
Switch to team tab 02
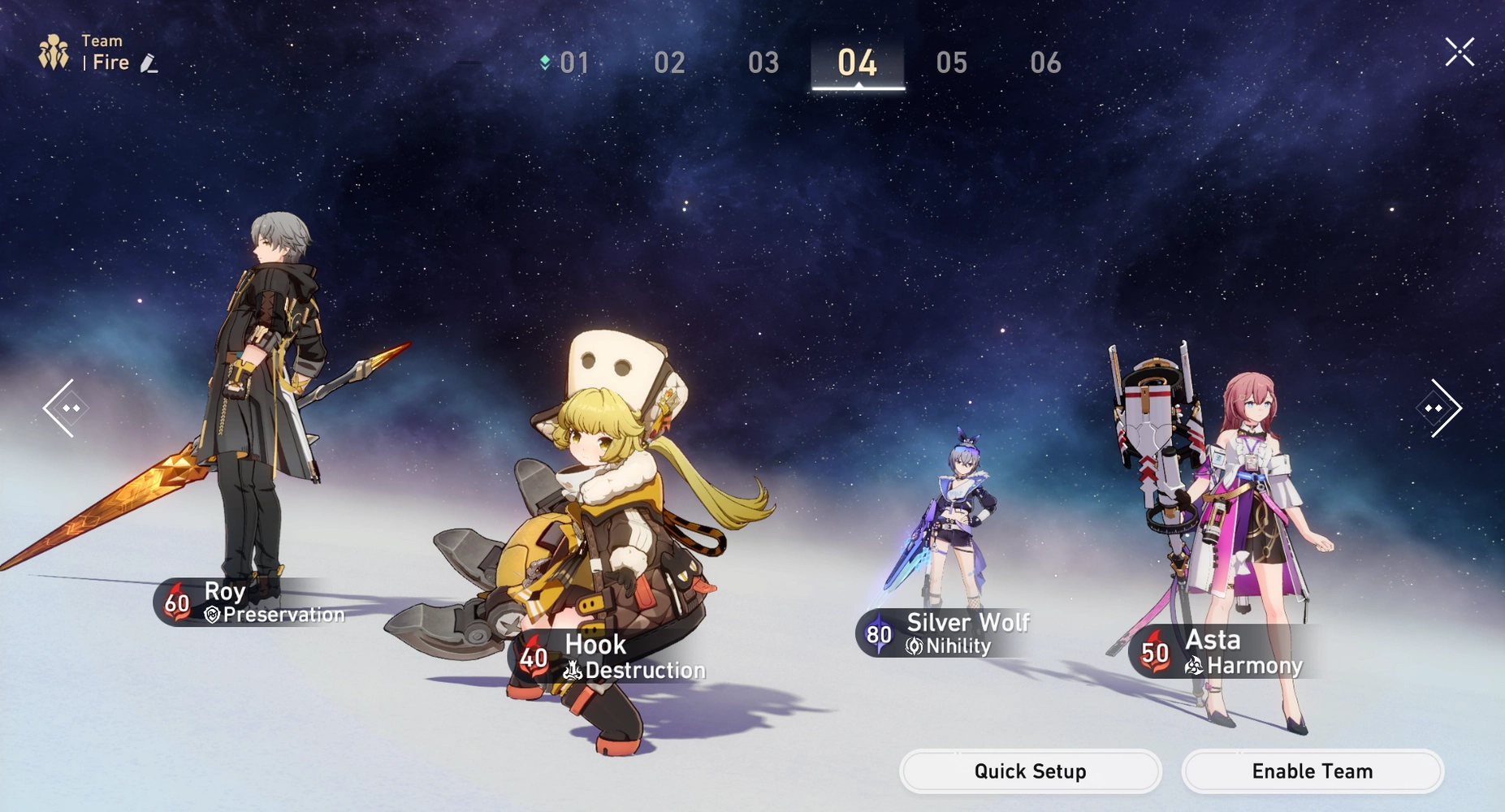pos(670,63)
